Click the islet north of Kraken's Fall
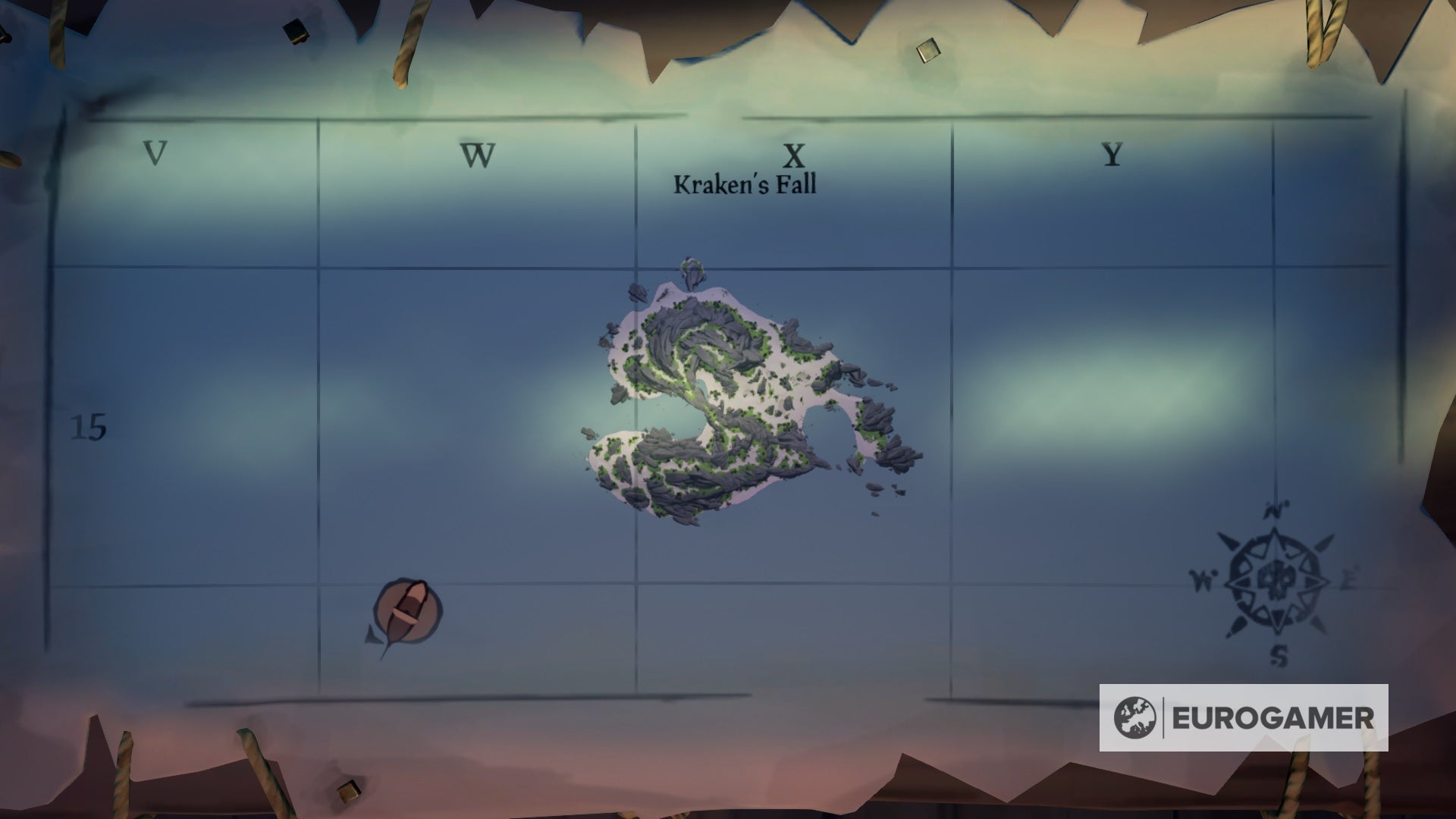Image resolution: width=1456 pixels, height=819 pixels. coord(690,271)
